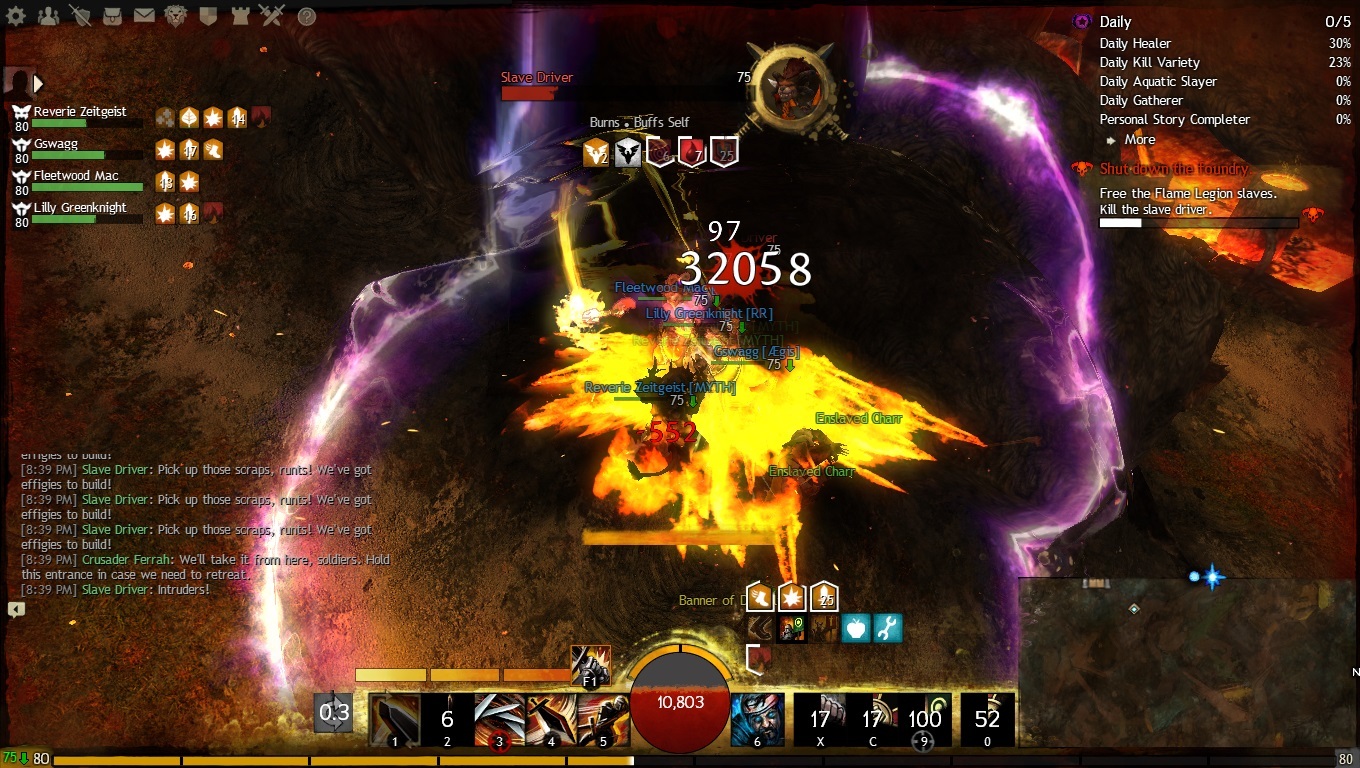This screenshot has height=768, width=1360.
Task: Open the PvP crossed swords panel
Action: [271, 16]
